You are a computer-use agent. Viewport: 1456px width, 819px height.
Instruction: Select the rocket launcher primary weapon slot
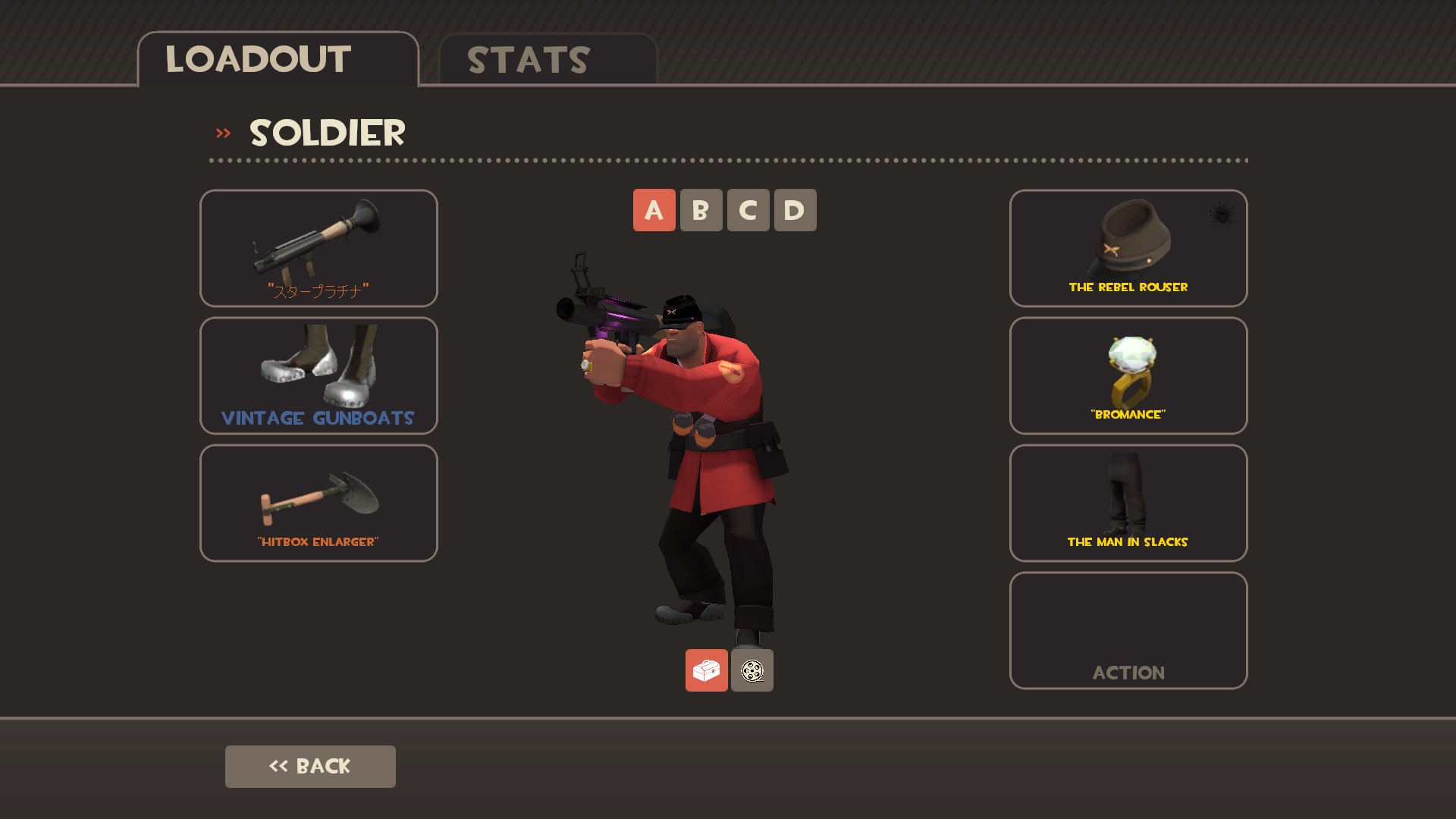pyautogui.click(x=318, y=248)
